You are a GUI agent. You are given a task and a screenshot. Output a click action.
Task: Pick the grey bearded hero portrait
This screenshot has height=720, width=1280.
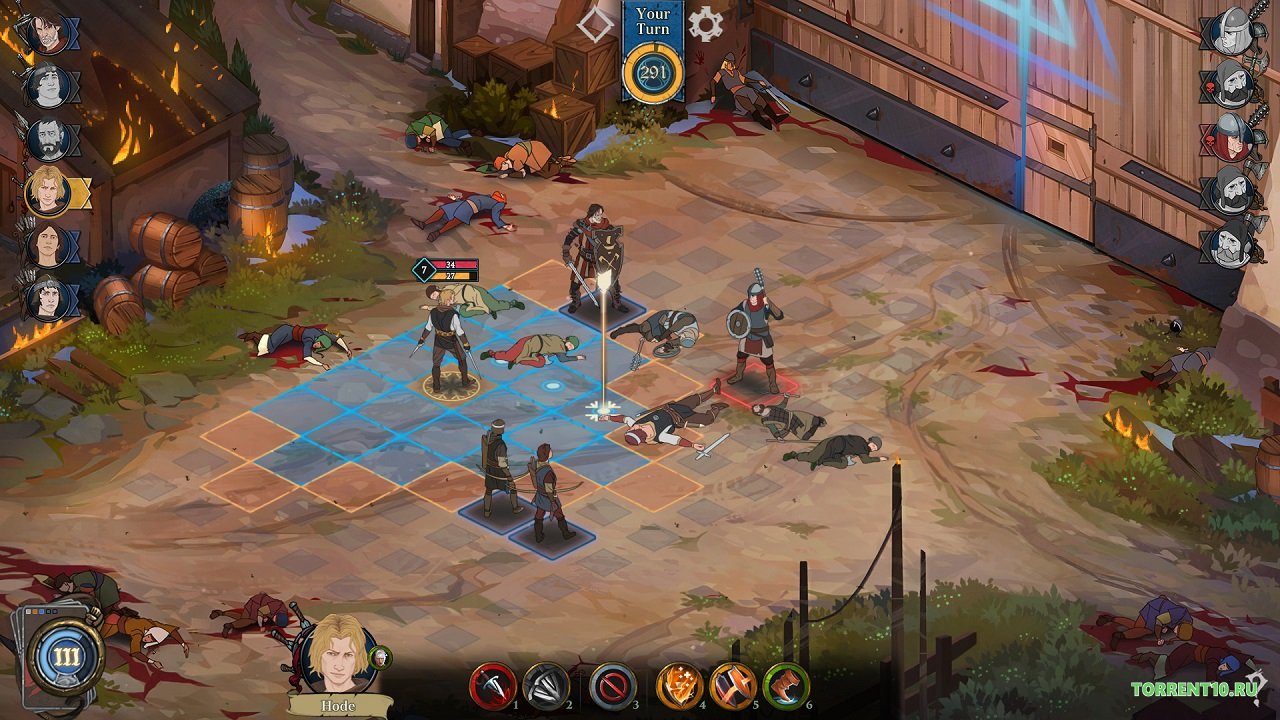pos(46,139)
